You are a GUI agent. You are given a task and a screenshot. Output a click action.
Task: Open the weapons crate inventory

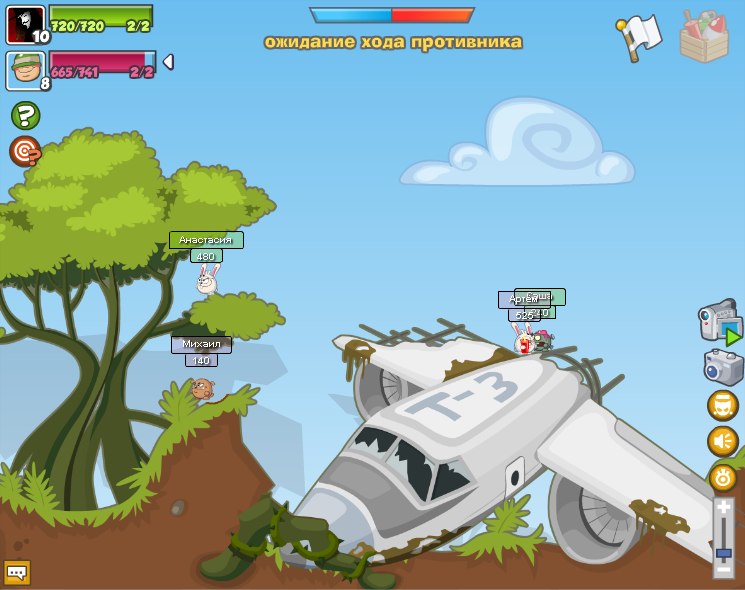[704, 37]
